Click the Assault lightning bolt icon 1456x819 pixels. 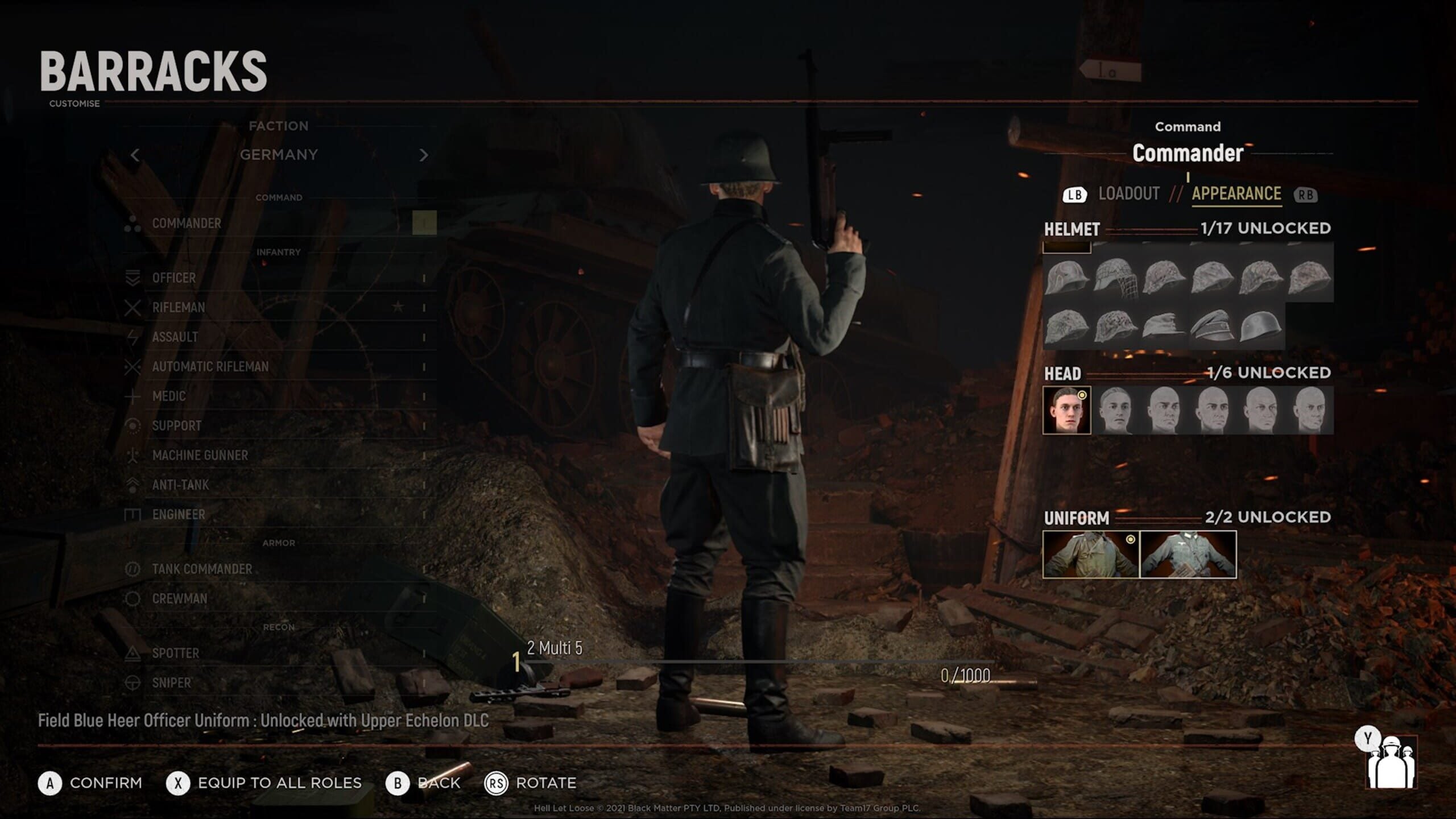point(134,337)
